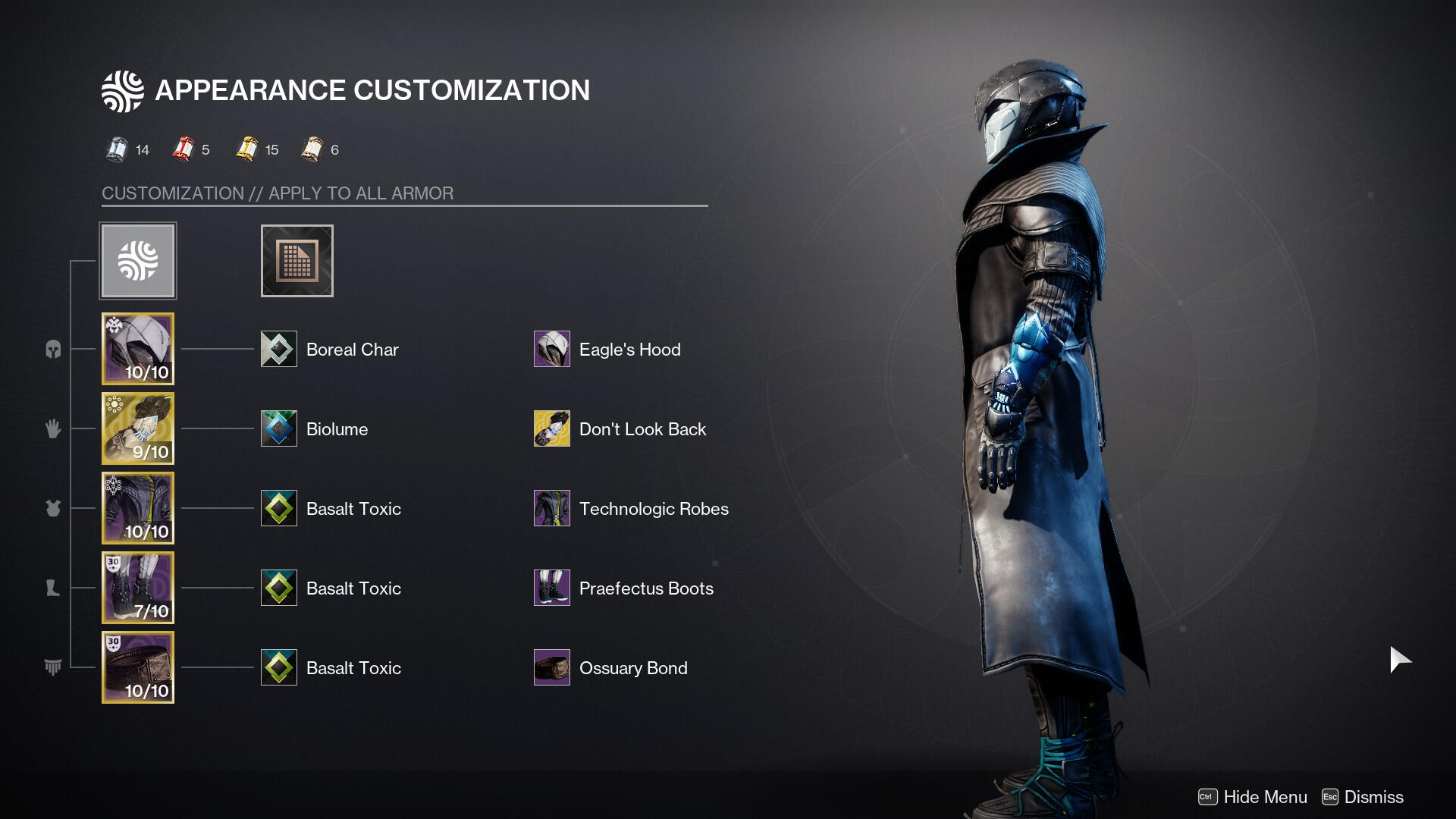This screenshot has width=1456, height=819.
Task: Open the apply-to-all shader slot
Action: [x=297, y=261]
